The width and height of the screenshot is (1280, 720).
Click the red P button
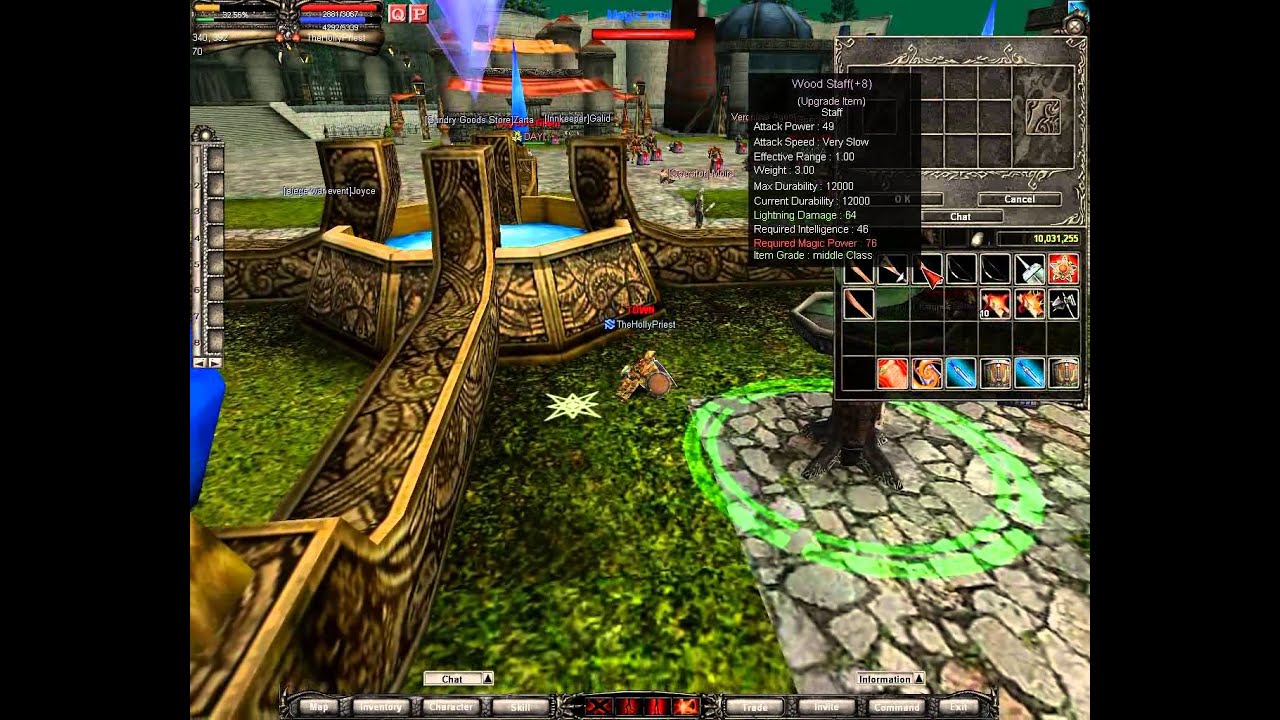click(419, 13)
